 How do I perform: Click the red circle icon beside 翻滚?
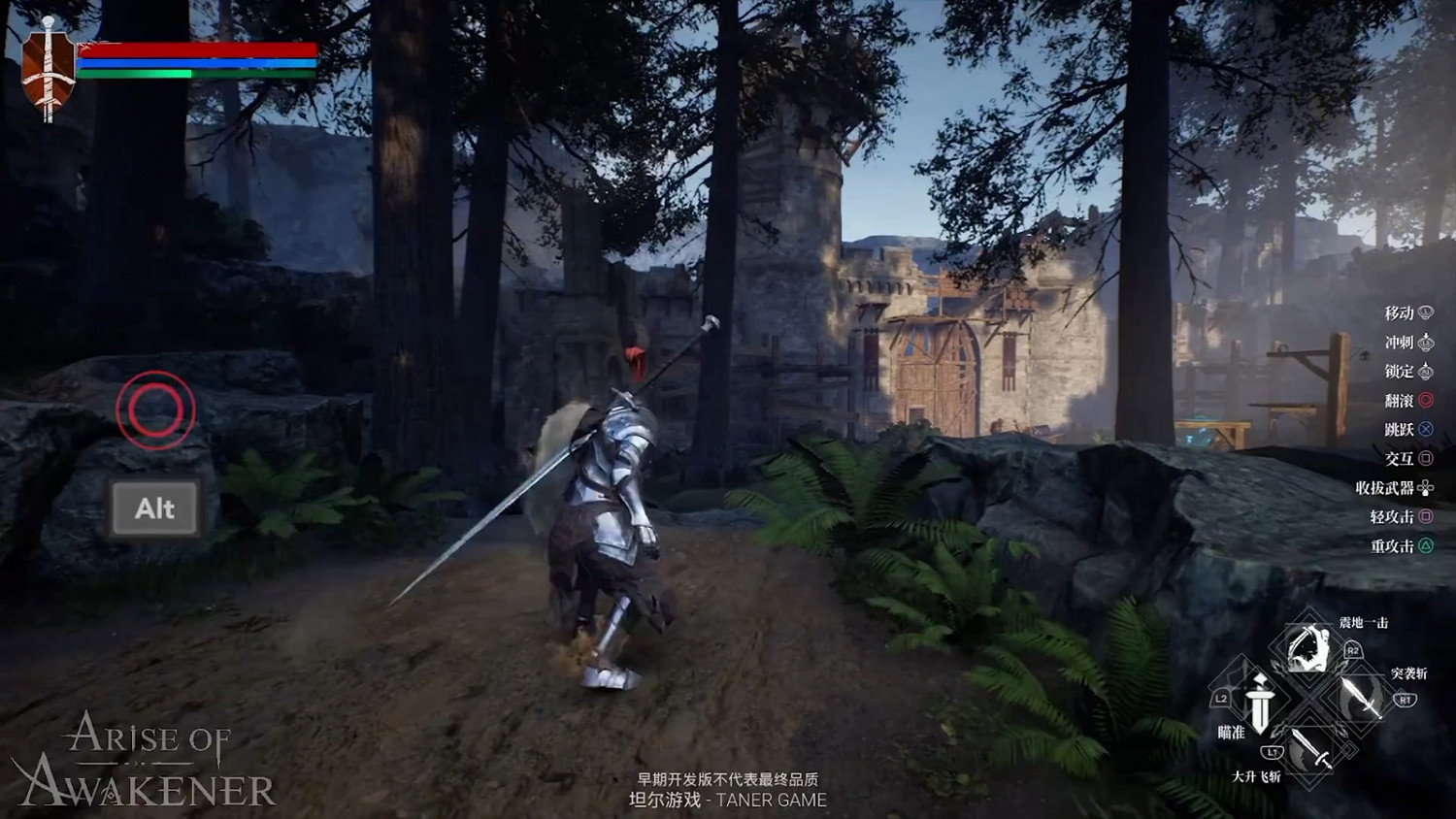pyautogui.click(x=1427, y=399)
